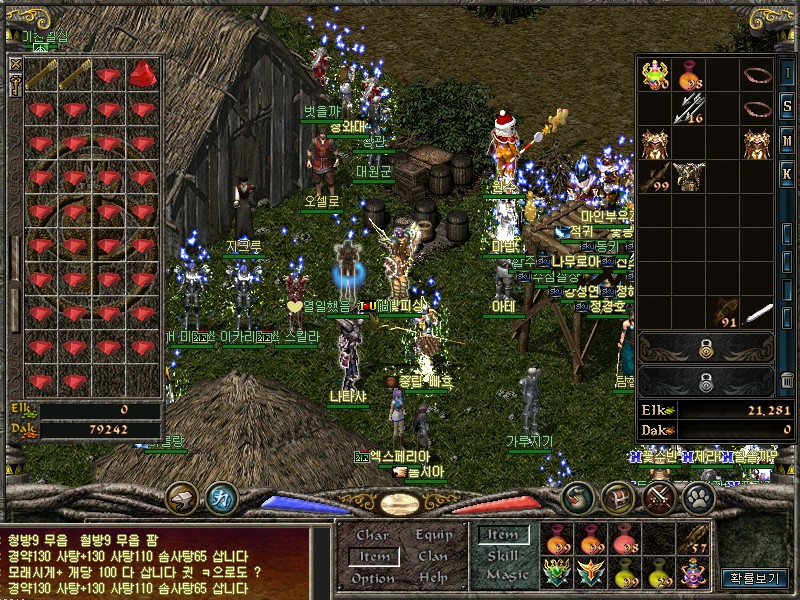The width and height of the screenshot is (800, 600).
Task: Select the I tab on inventory panel
Action: point(787,74)
